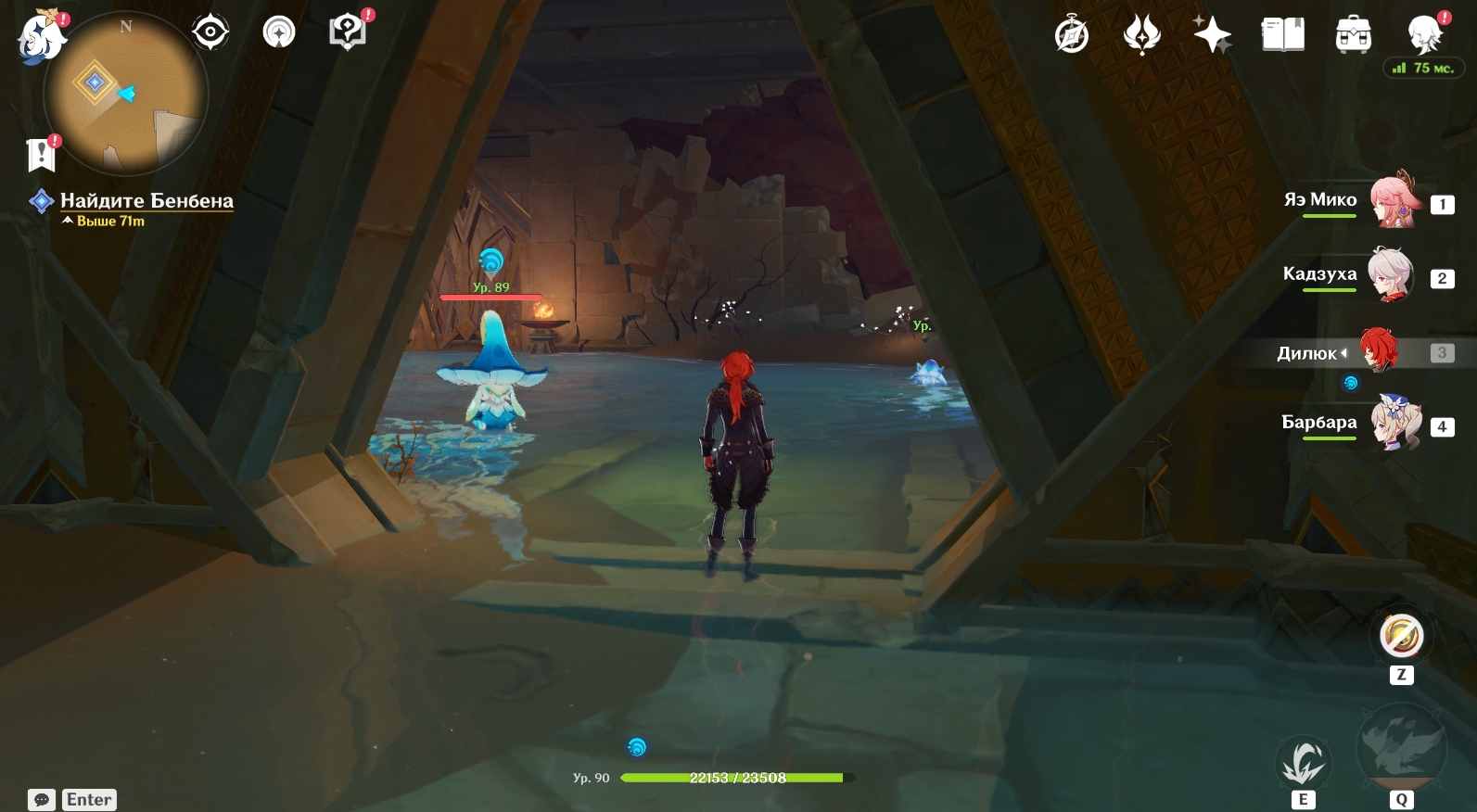Screen dimensions: 1477x812
Task: Use the round gadget icon
Action: coord(1401,637)
